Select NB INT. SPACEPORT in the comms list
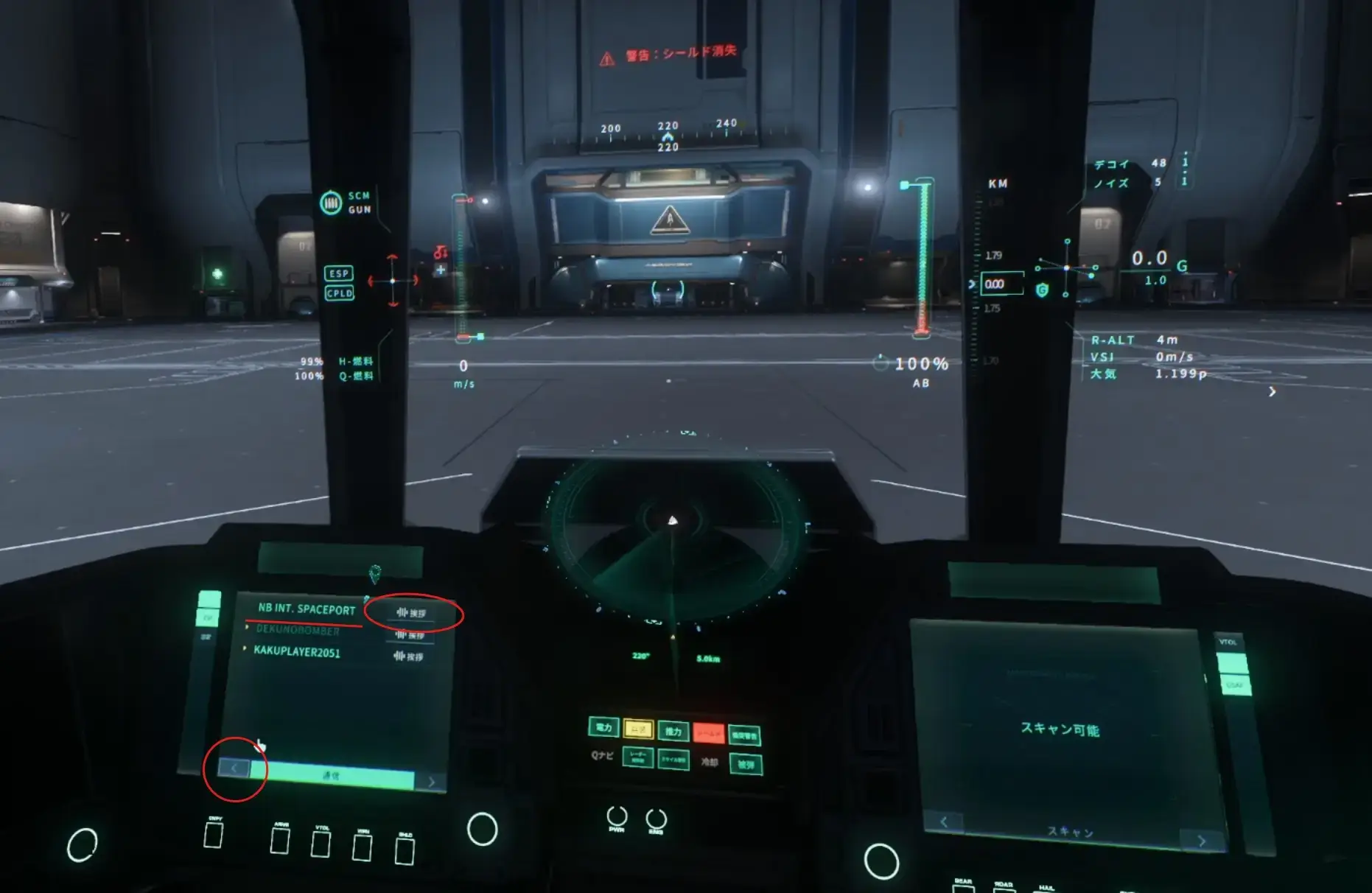This screenshot has height=893, width=1372. 307,609
